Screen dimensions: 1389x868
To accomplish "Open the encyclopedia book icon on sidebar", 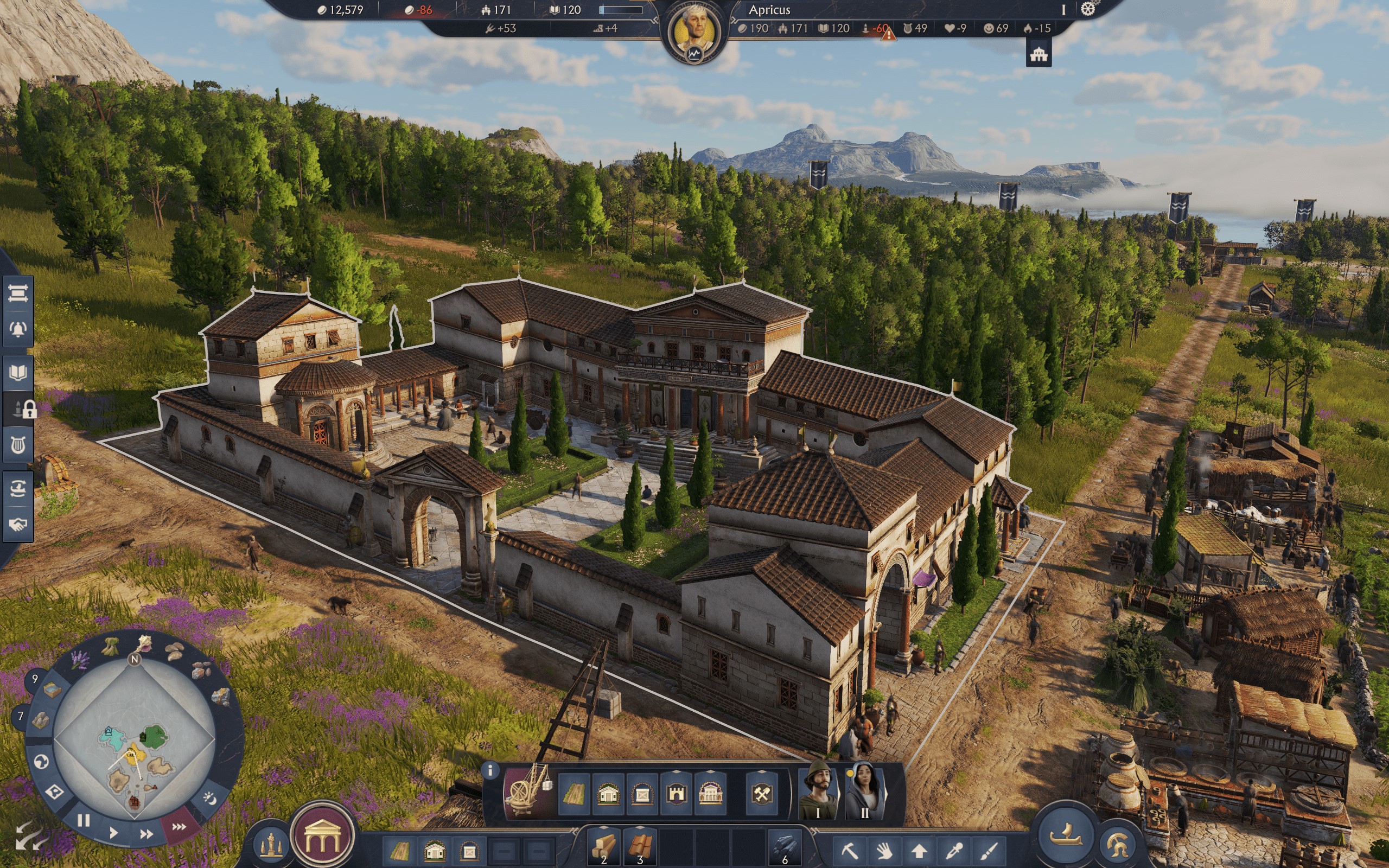I will 18,372.
